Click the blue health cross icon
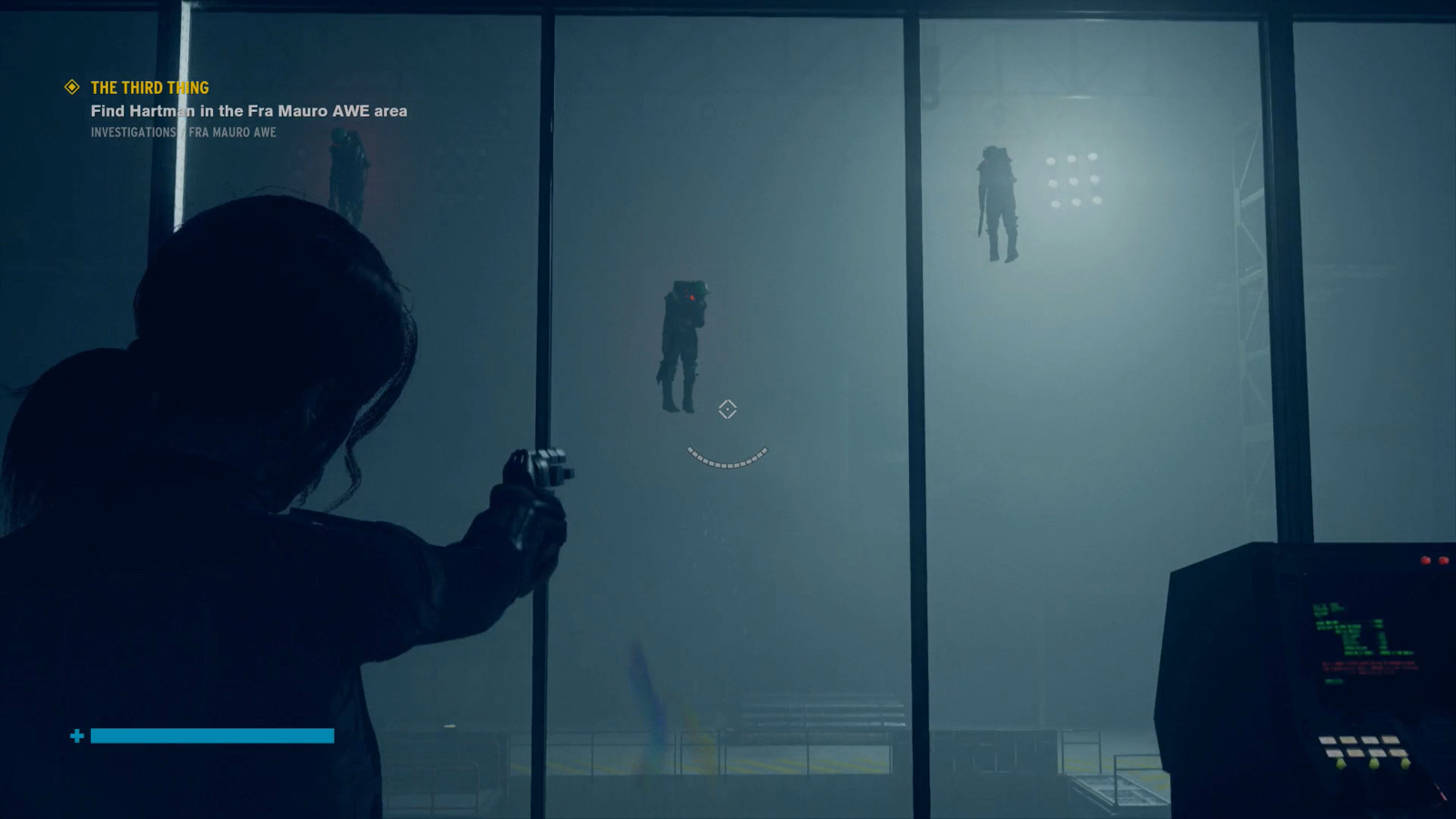The image size is (1456, 819). coord(77,733)
